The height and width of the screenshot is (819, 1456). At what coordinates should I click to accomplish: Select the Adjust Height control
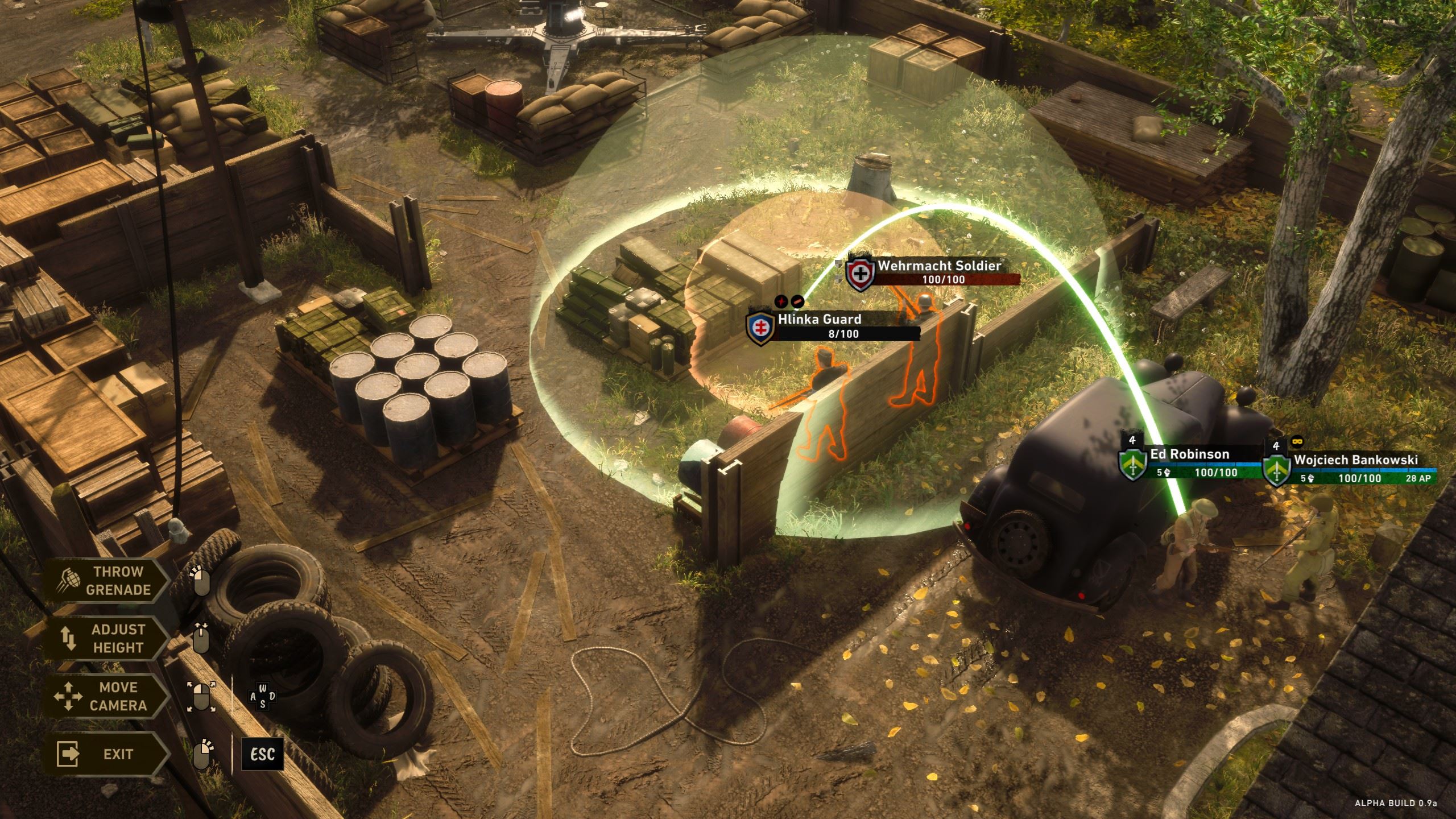coord(107,639)
